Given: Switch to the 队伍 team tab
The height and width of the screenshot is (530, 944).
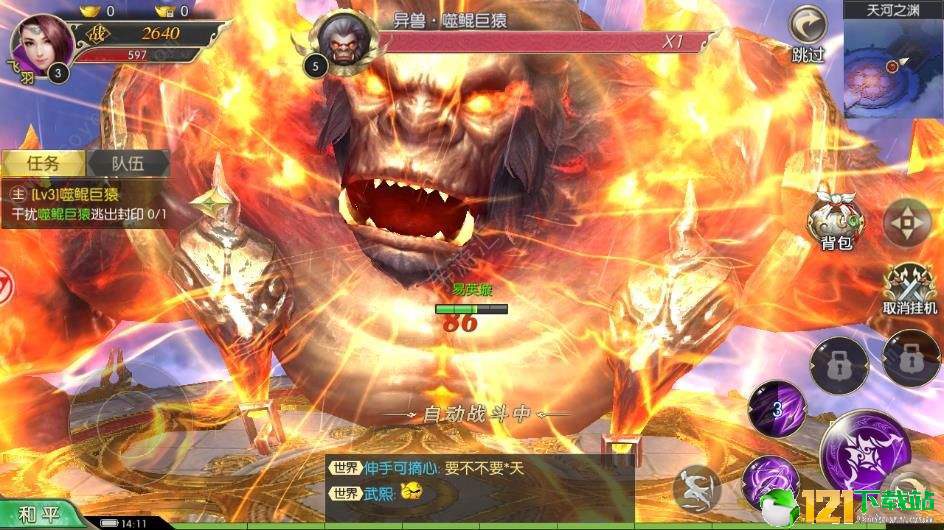Looking at the screenshot, I should tap(125, 163).
